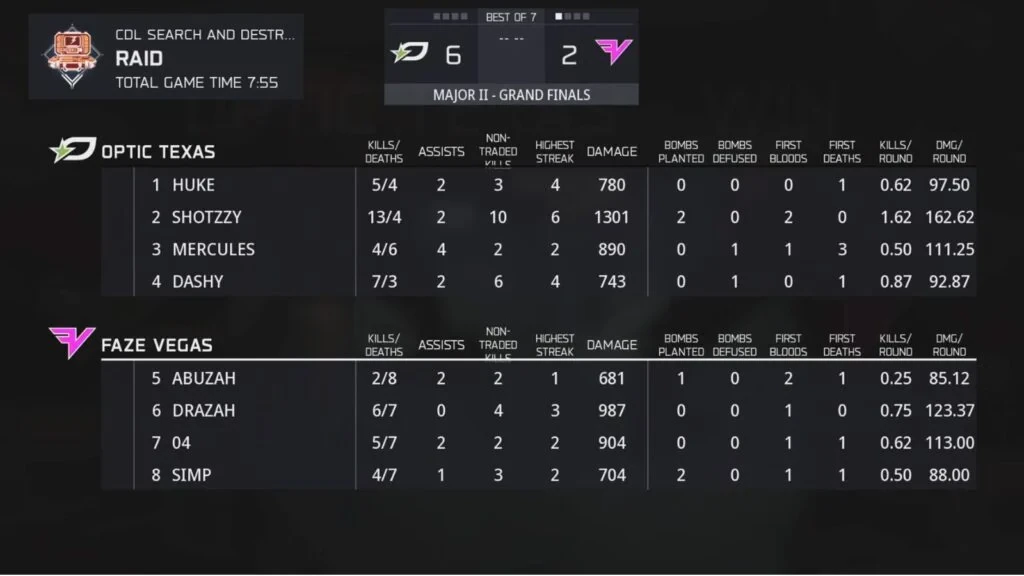Pick the ABUZAH player row

coord(204,379)
